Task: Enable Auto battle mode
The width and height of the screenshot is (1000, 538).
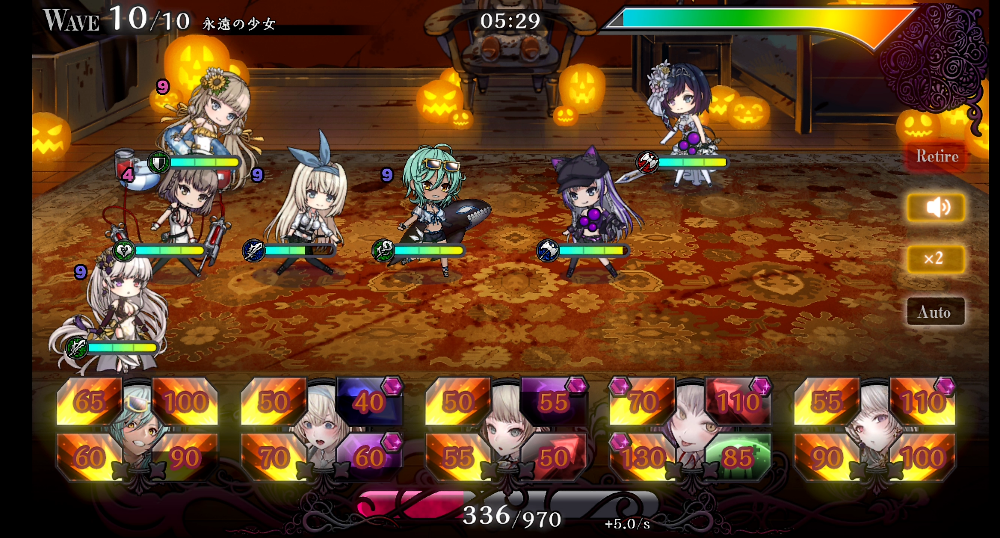Action: click(x=936, y=312)
